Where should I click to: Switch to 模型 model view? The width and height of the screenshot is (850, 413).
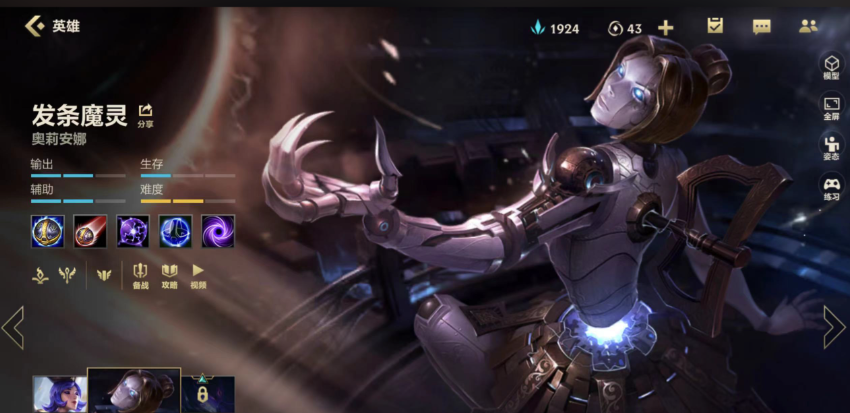pyautogui.click(x=831, y=66)
